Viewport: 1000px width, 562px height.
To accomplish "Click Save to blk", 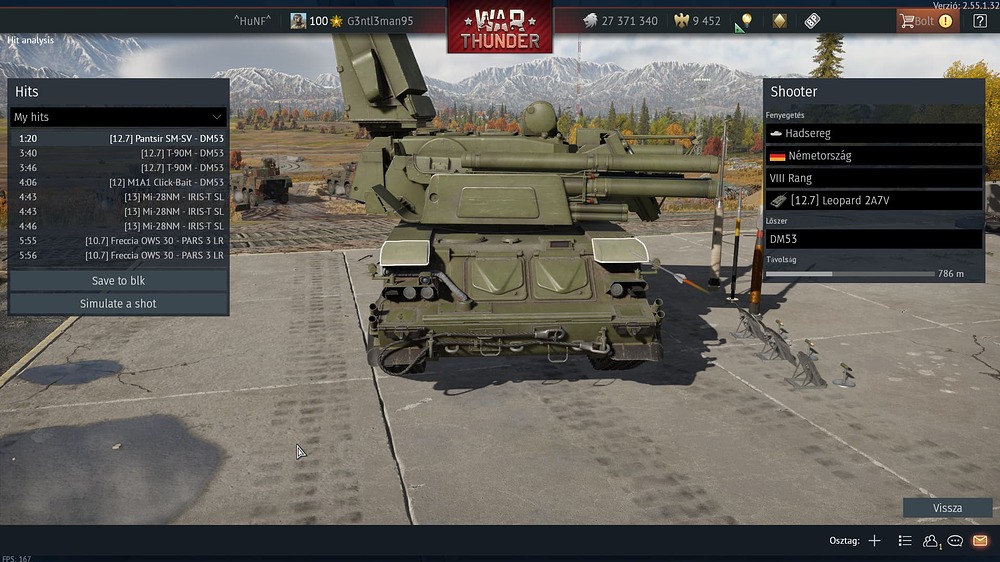I will click(x=118, y=281).
